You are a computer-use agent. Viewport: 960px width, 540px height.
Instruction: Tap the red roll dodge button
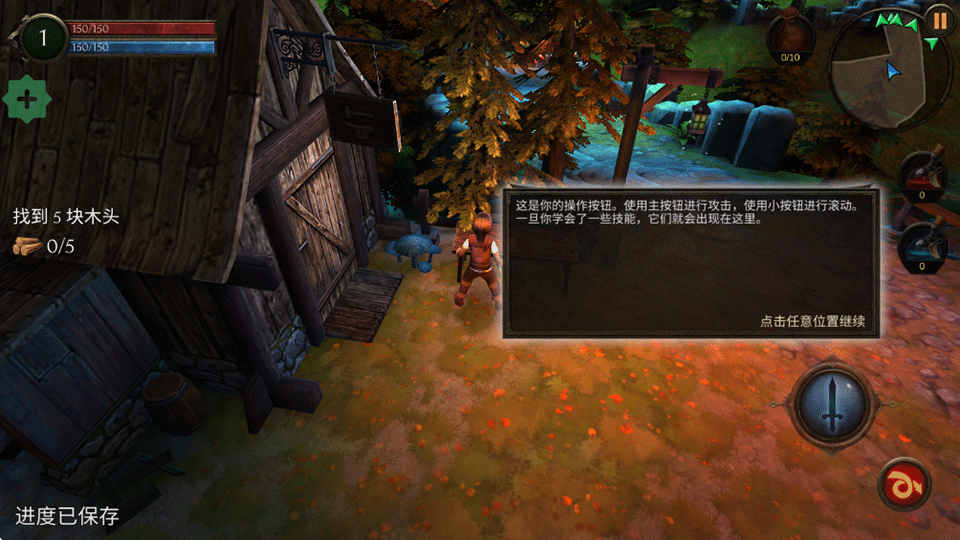click(904, 485)
